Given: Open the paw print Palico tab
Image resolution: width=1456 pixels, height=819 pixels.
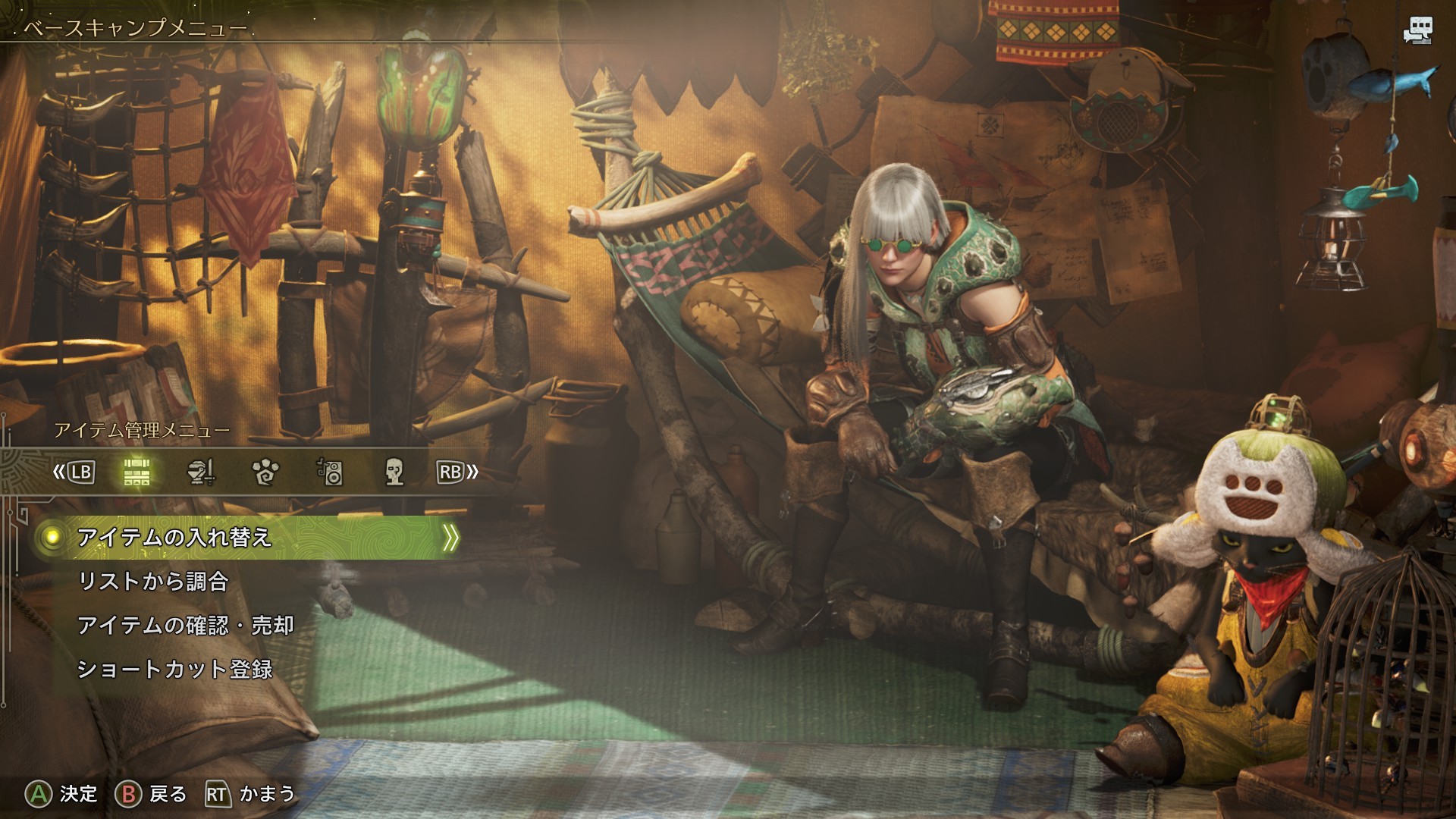Looking at the screenshot, I should 265,472.
